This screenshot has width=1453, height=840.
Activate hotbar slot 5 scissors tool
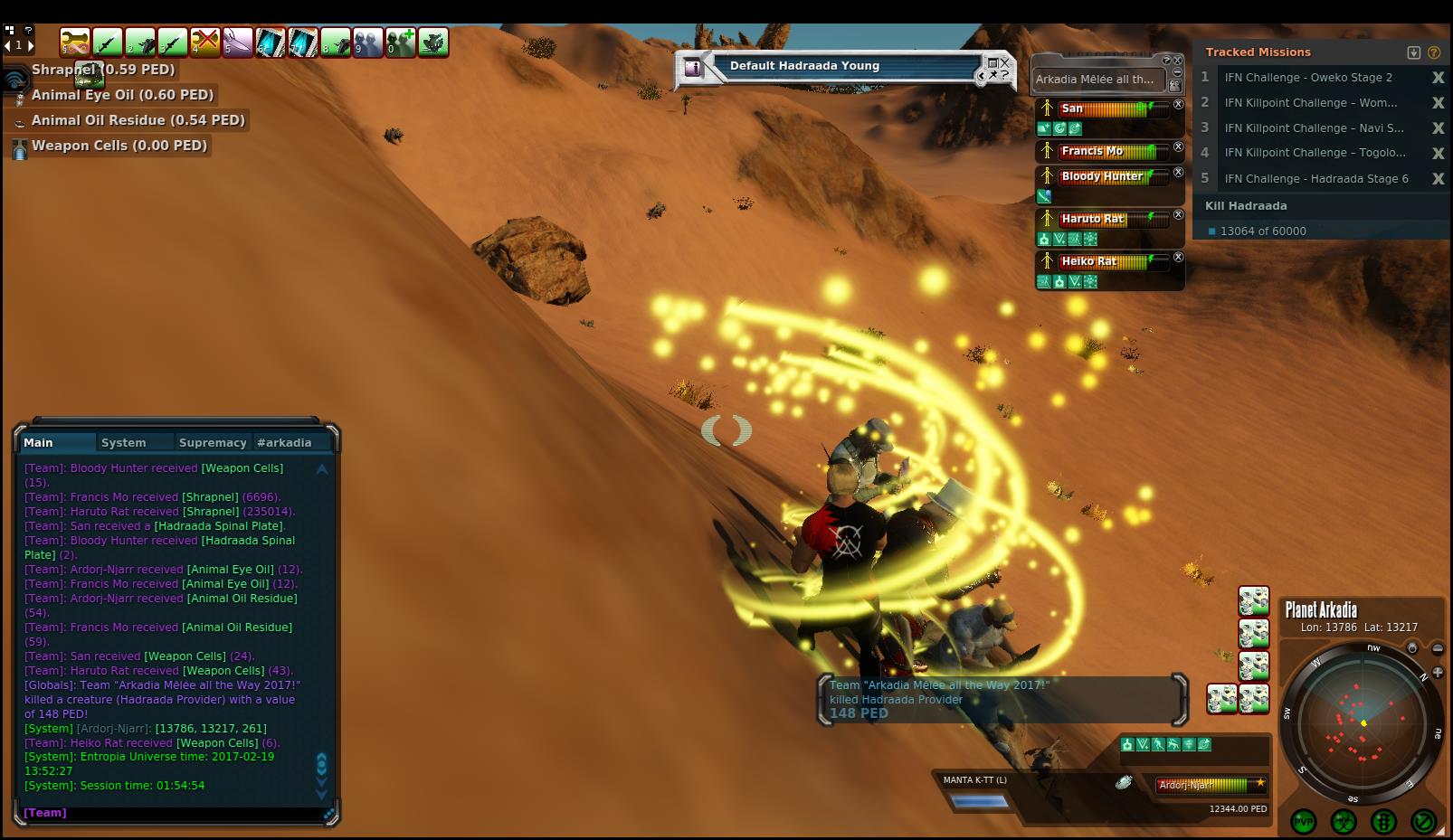pyautogui.click(x=238, y=42)
